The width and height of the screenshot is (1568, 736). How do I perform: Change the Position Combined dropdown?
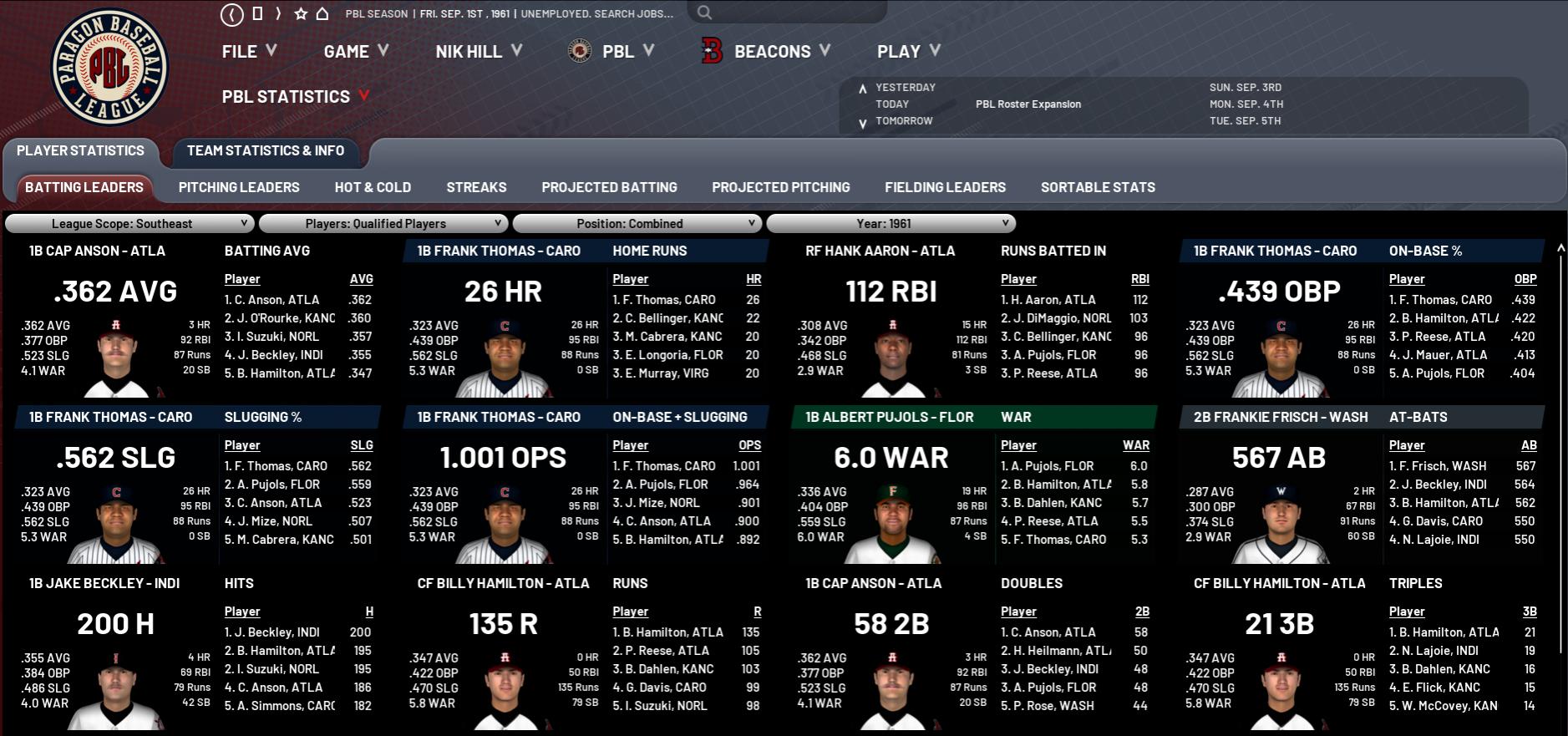[637, 224]
